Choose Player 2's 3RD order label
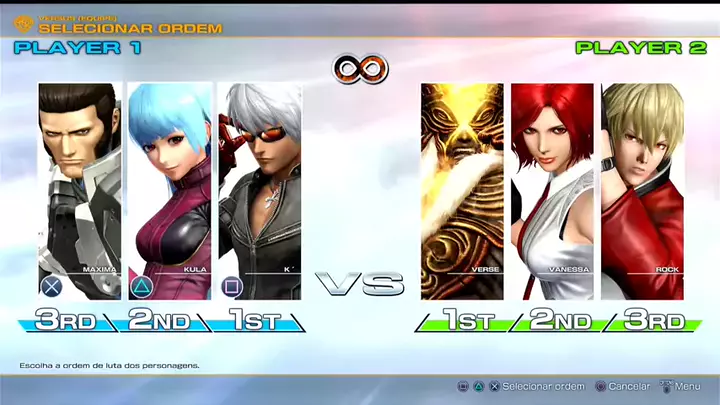720x405 pixels. click(x=655, y=321)
